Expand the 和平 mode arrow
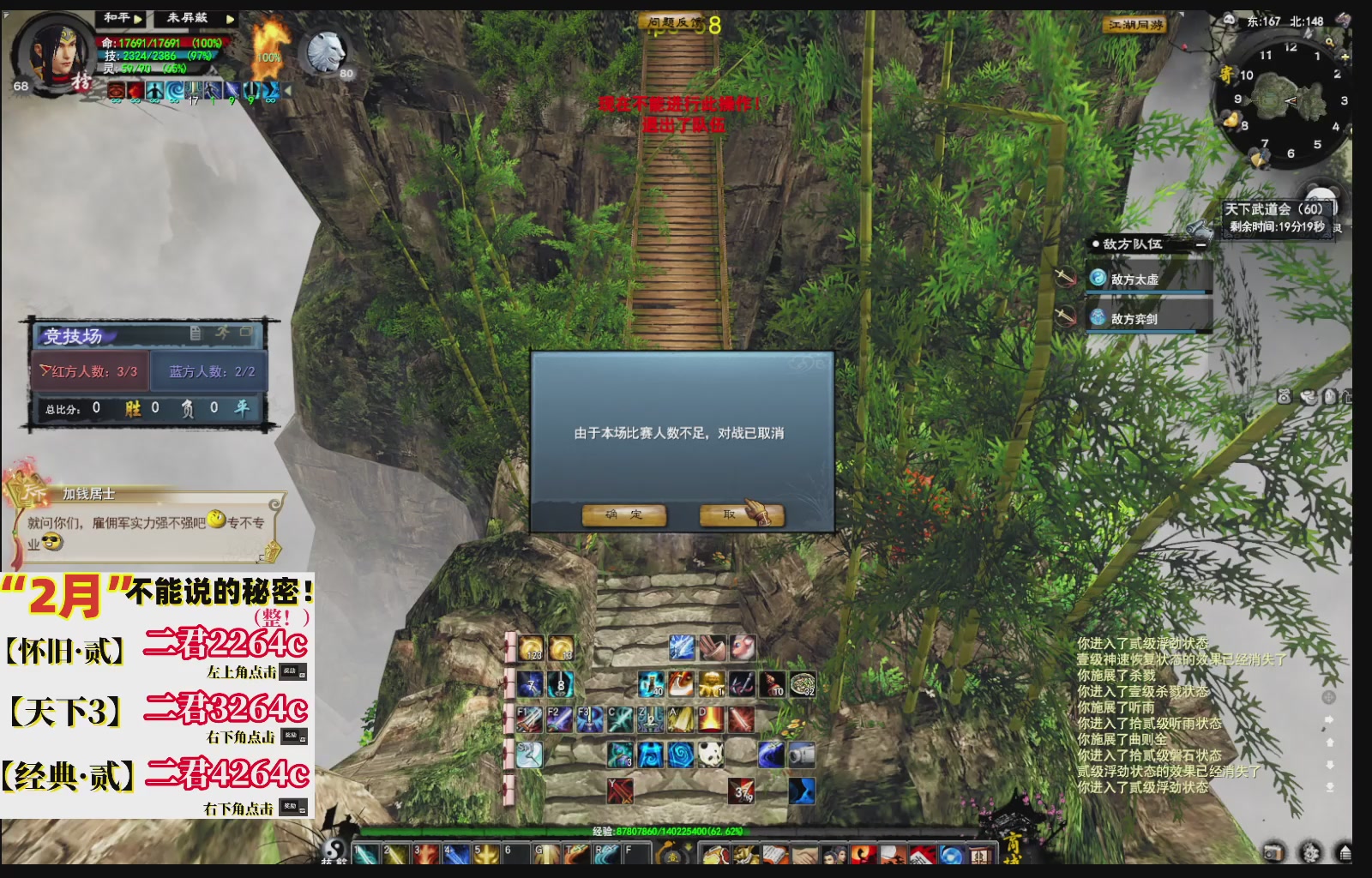This screenshot has height=878, width=1372. click(137, 20)
